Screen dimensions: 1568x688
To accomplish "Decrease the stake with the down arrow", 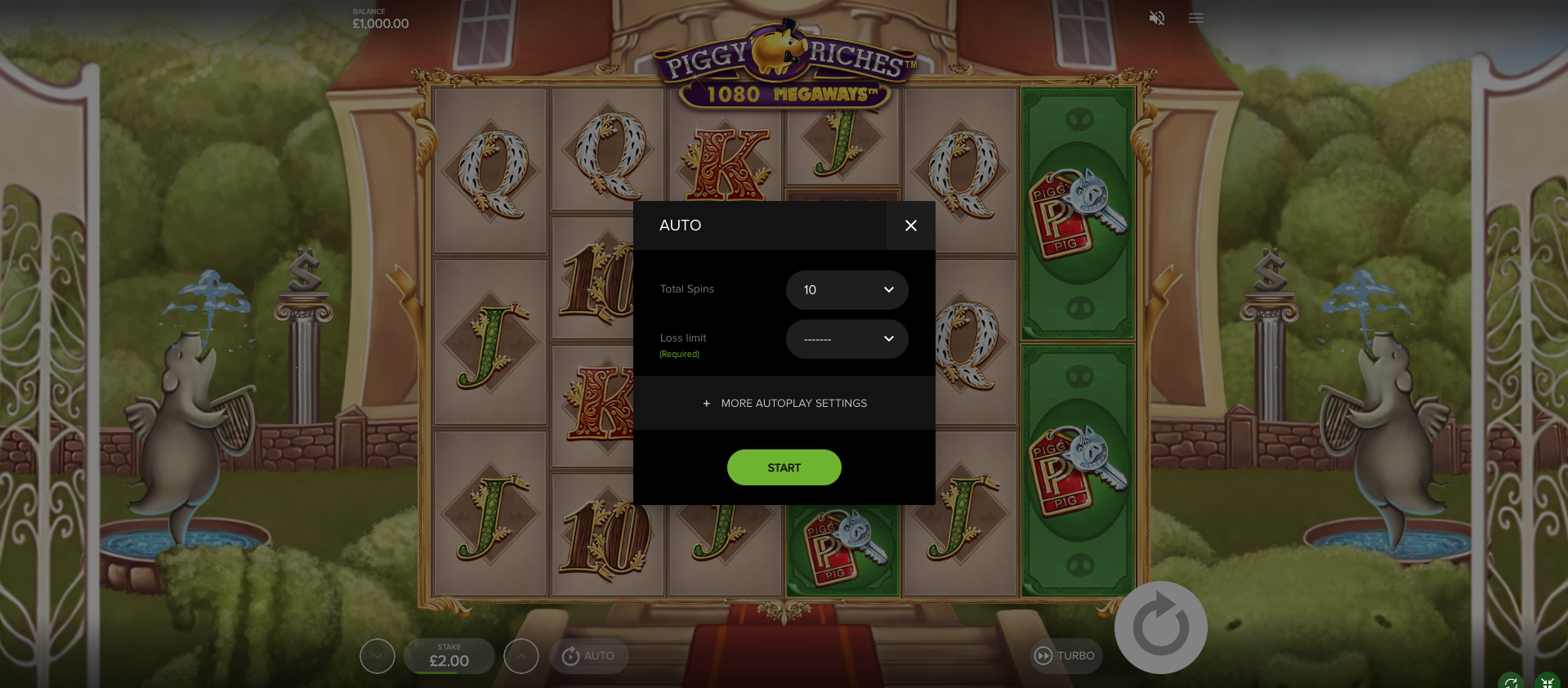I will coord(377,656).
